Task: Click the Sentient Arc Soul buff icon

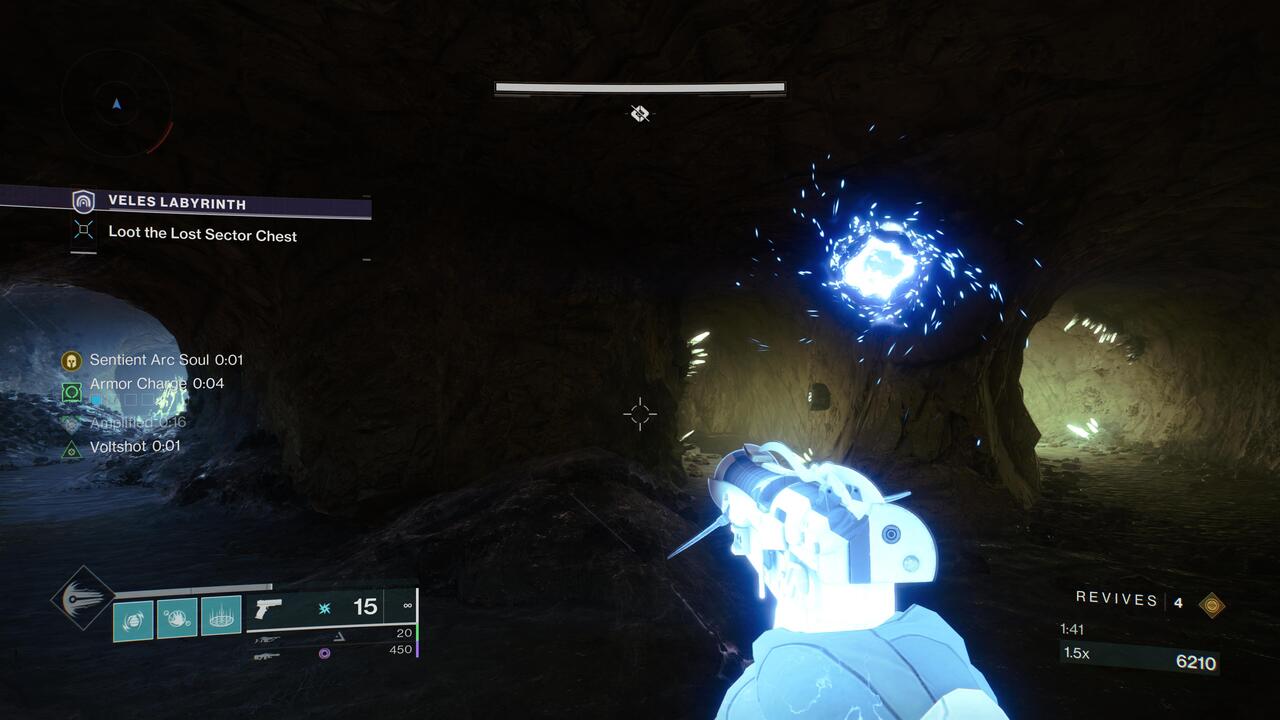Action: click(71, 360)
